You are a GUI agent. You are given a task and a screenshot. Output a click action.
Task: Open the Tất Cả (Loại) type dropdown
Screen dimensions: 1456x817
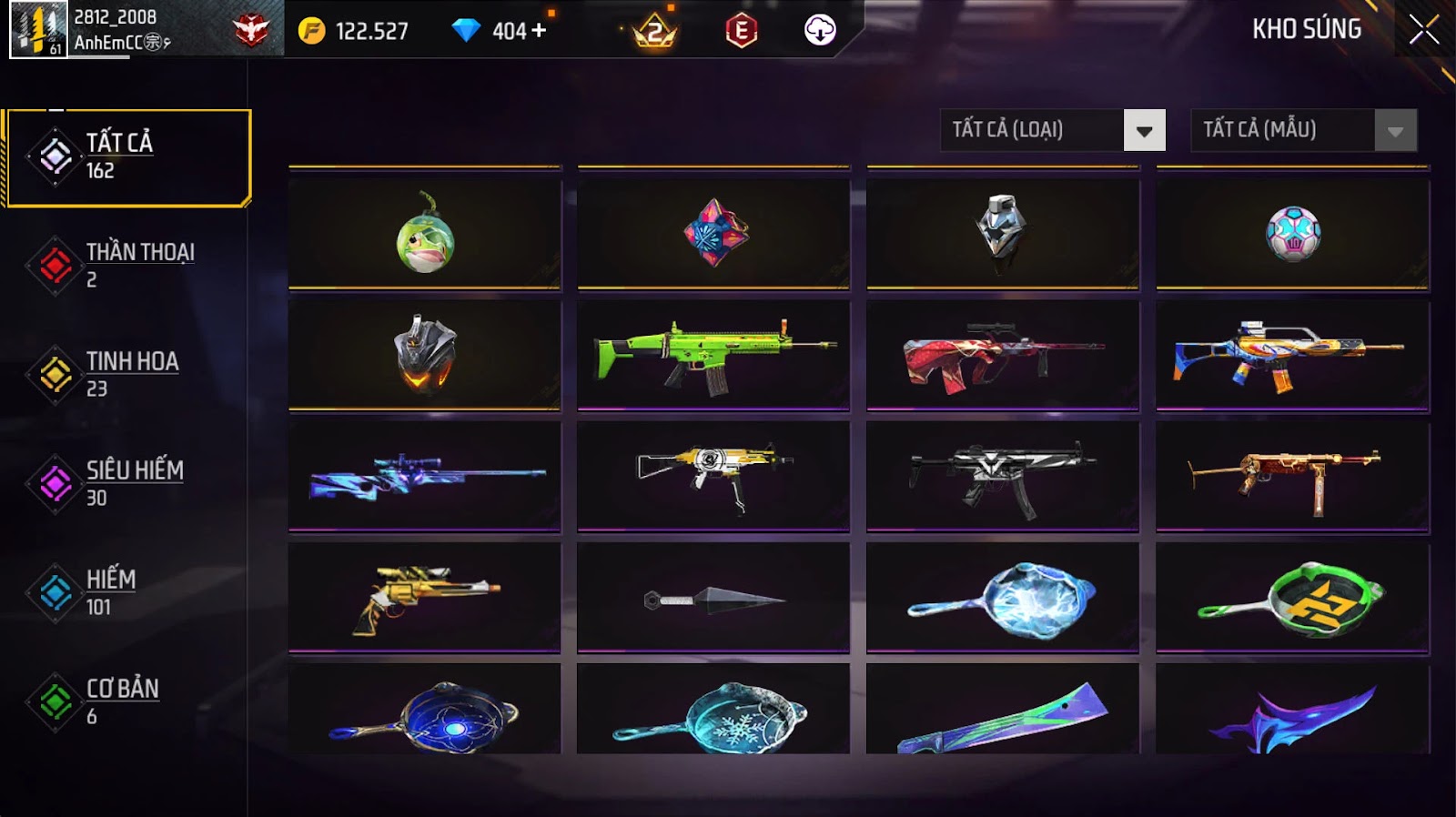1144,130
